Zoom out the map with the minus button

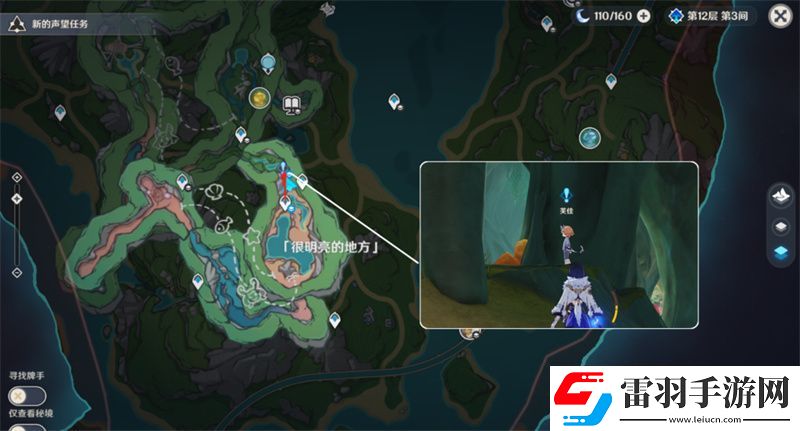point(16,272)
